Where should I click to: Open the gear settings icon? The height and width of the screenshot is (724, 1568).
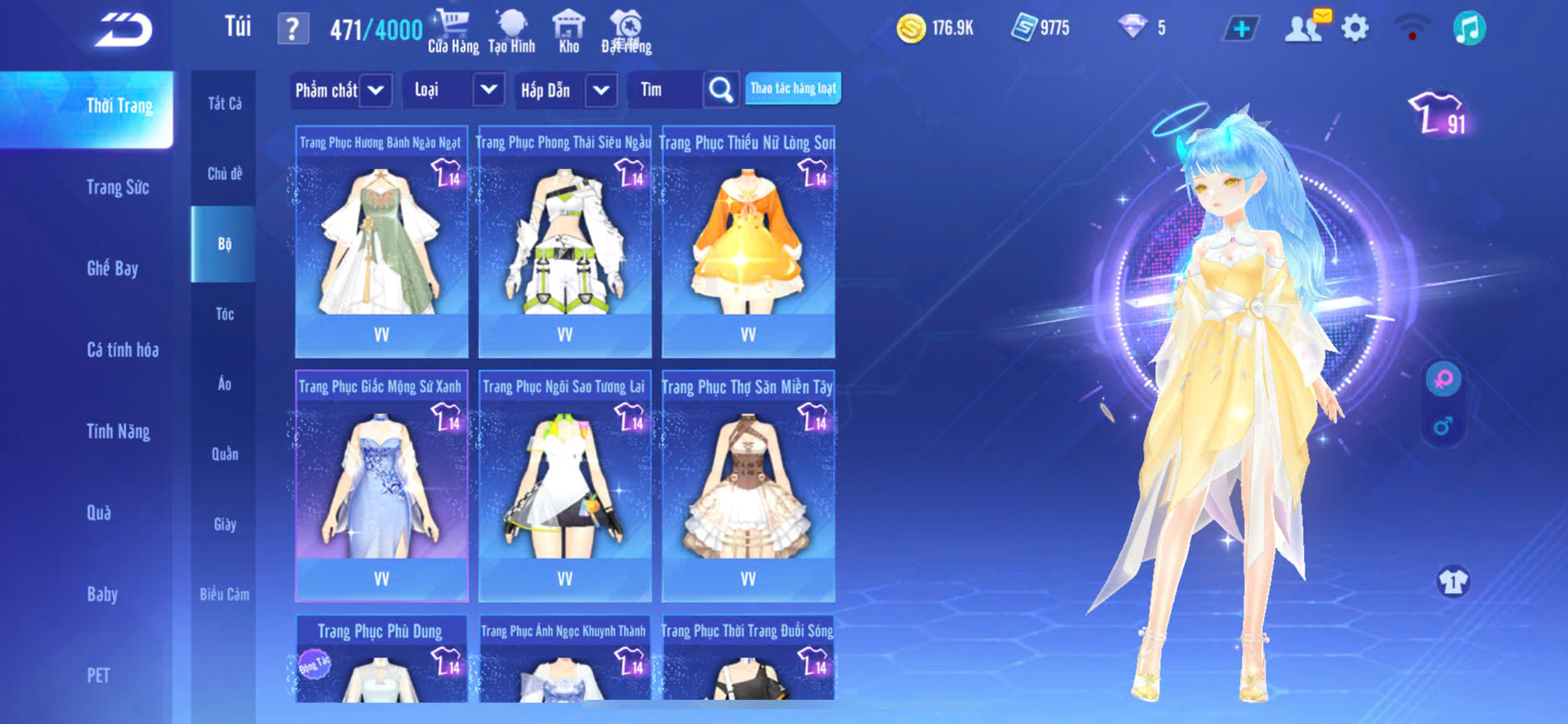pyautogui.click(x=1355, y=28)
